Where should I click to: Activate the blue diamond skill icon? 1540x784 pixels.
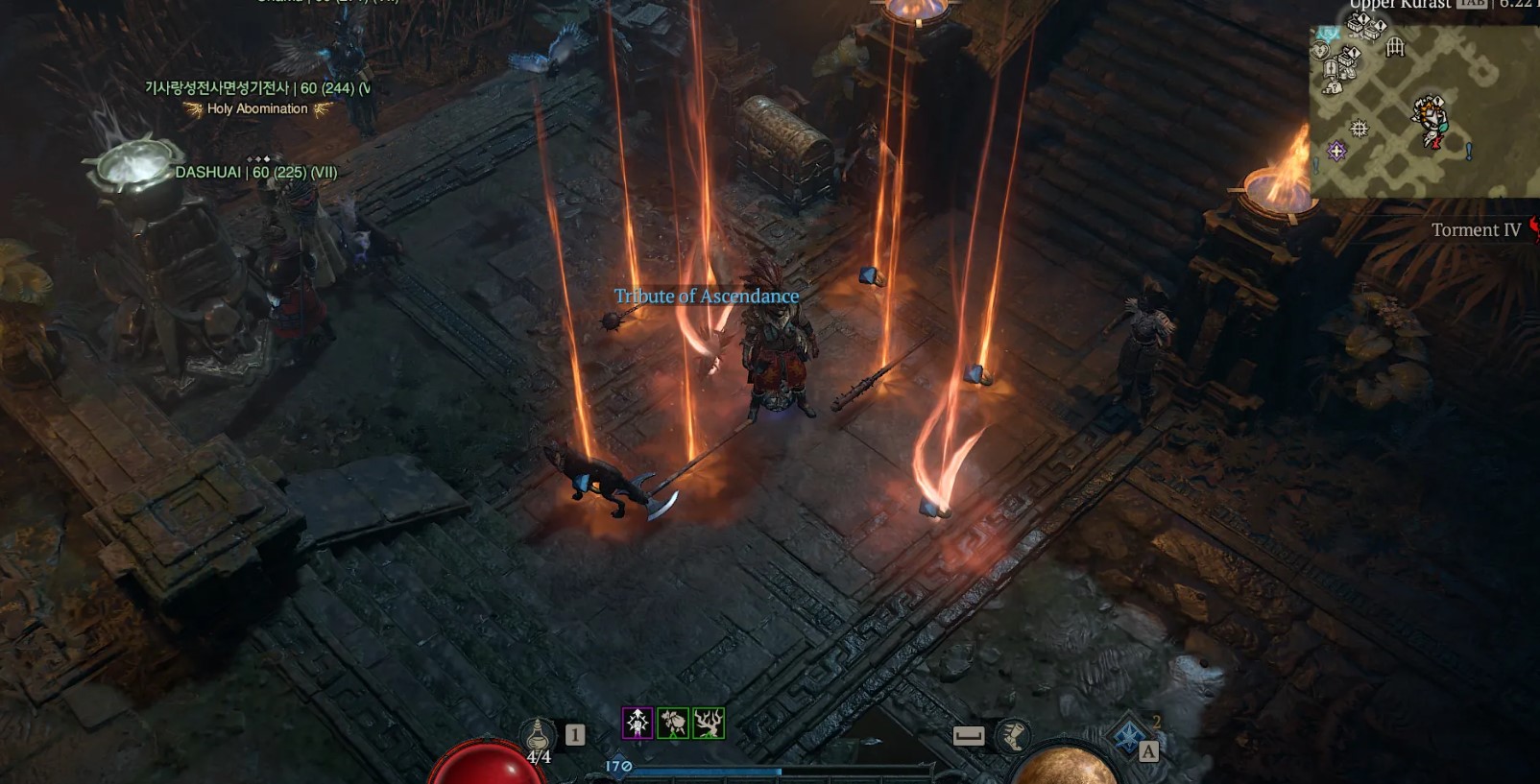coord(1130,737)
